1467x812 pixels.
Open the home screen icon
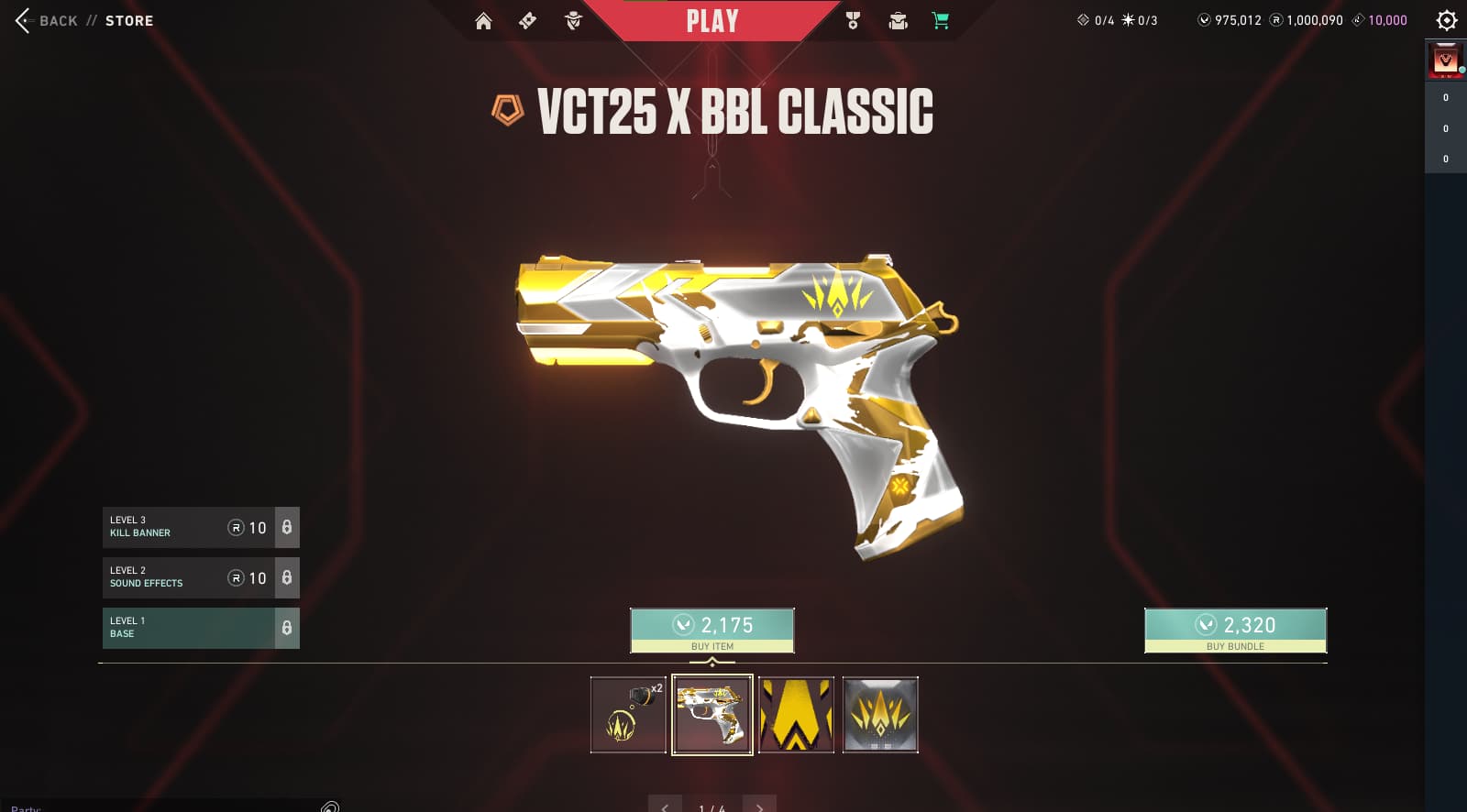(483, 21)
